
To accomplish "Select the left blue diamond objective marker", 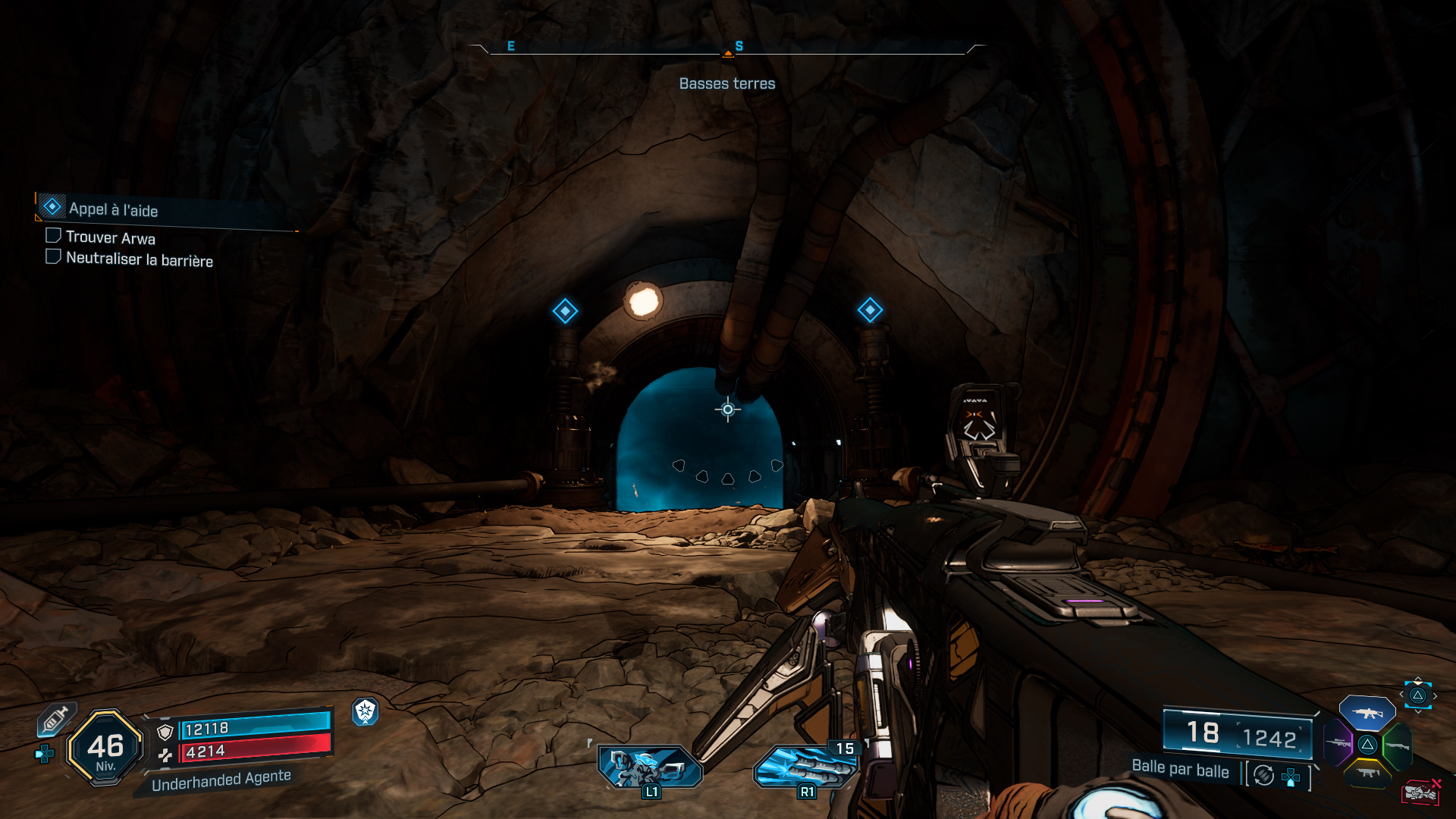I will 565,311.
